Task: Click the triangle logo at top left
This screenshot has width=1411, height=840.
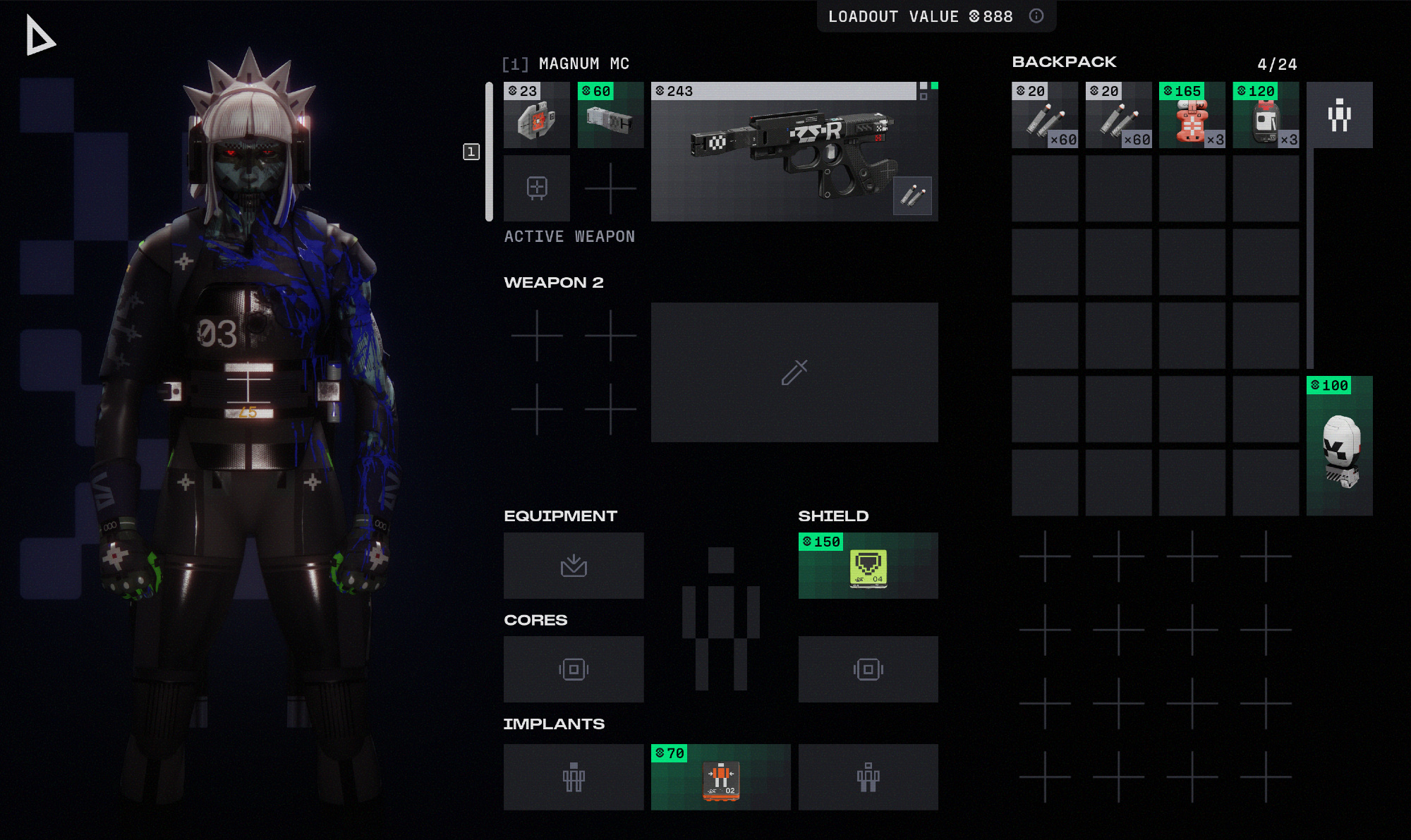Action: coord(40,36)
